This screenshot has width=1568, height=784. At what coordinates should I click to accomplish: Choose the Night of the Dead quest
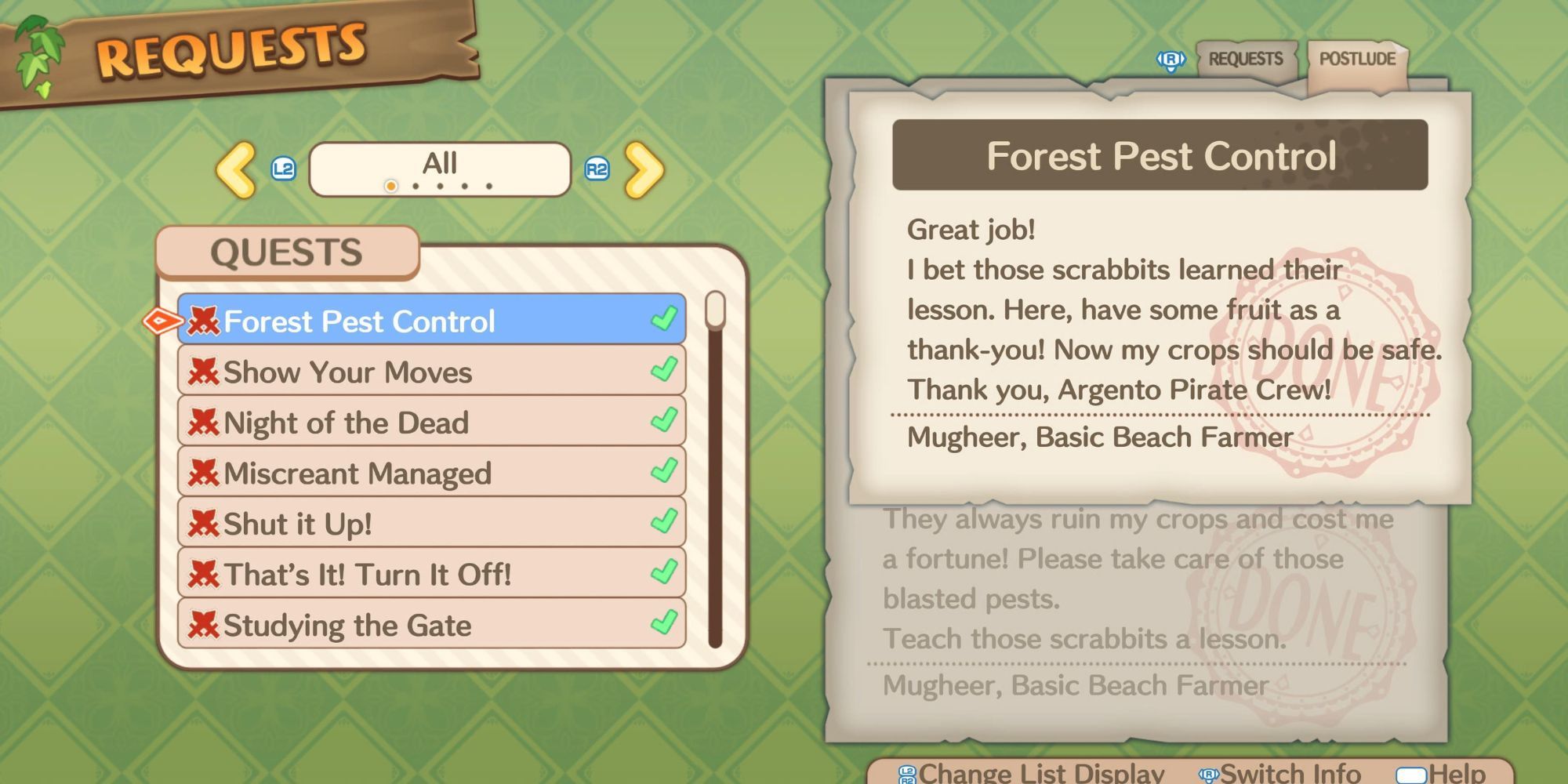[431, 422]
